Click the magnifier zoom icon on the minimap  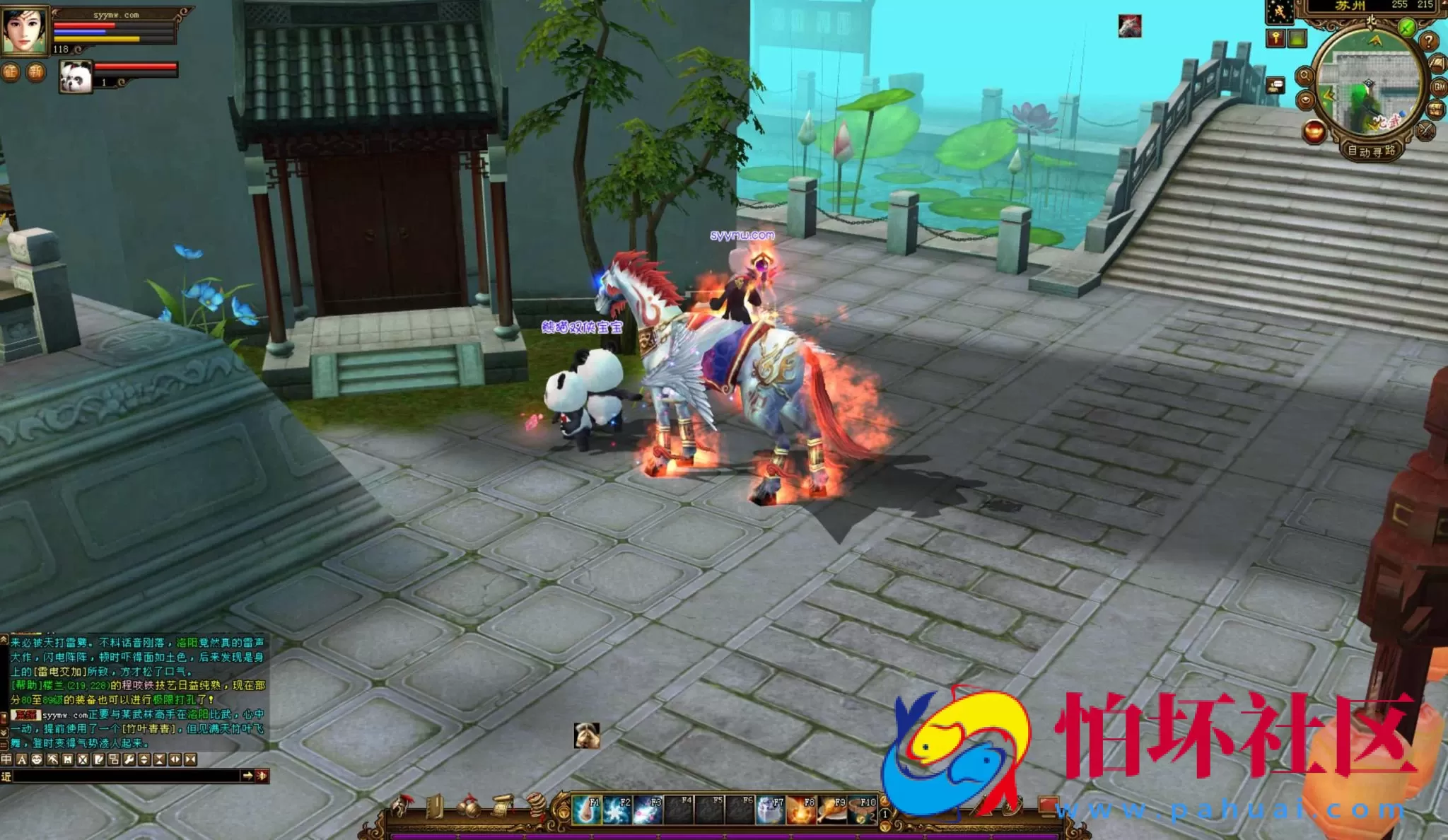tap(1307, 76)
